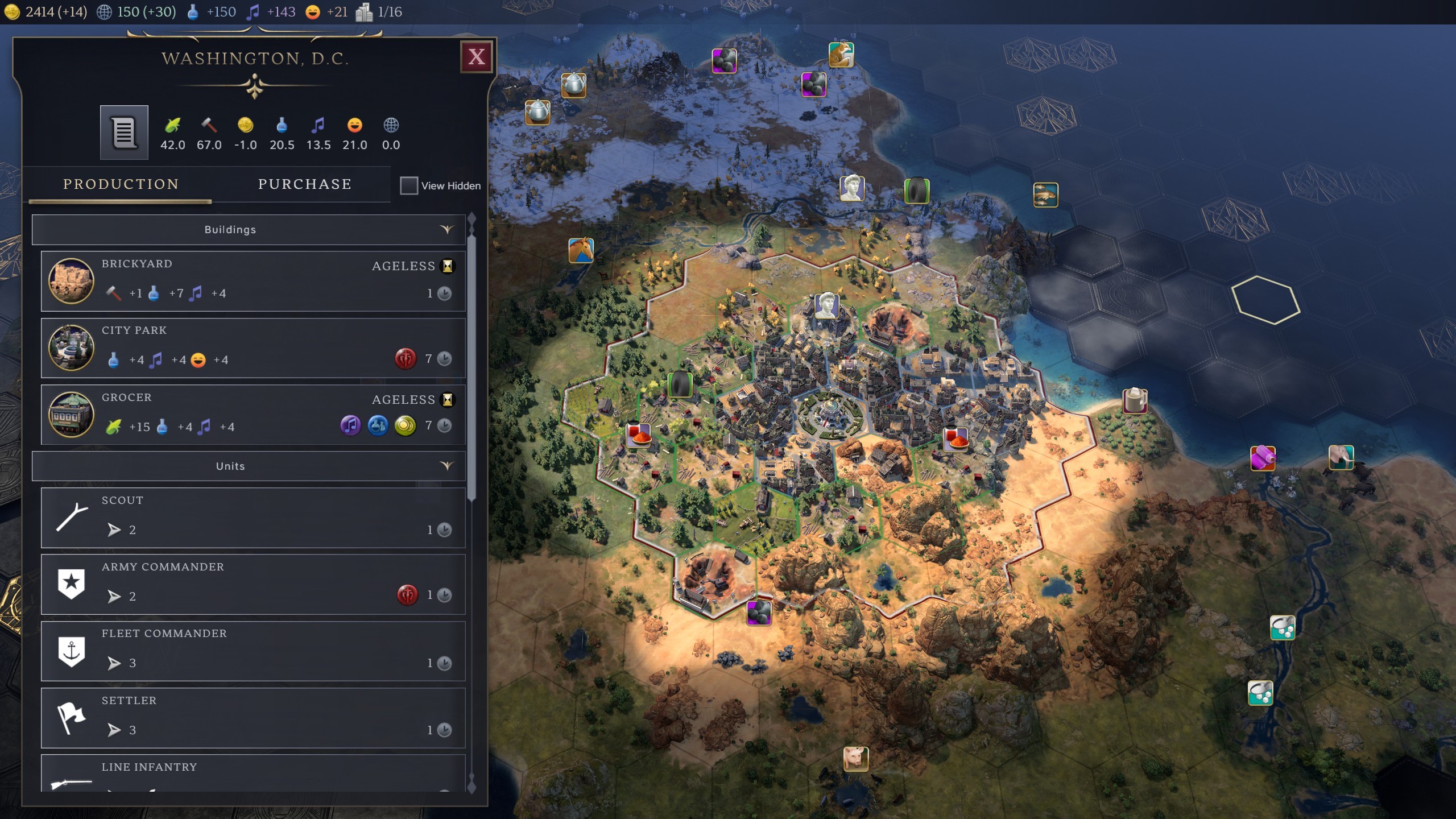This screenshot has height=819, width=1456.
Task: Queue the Brickyard building
Action: tap(253, 280)
